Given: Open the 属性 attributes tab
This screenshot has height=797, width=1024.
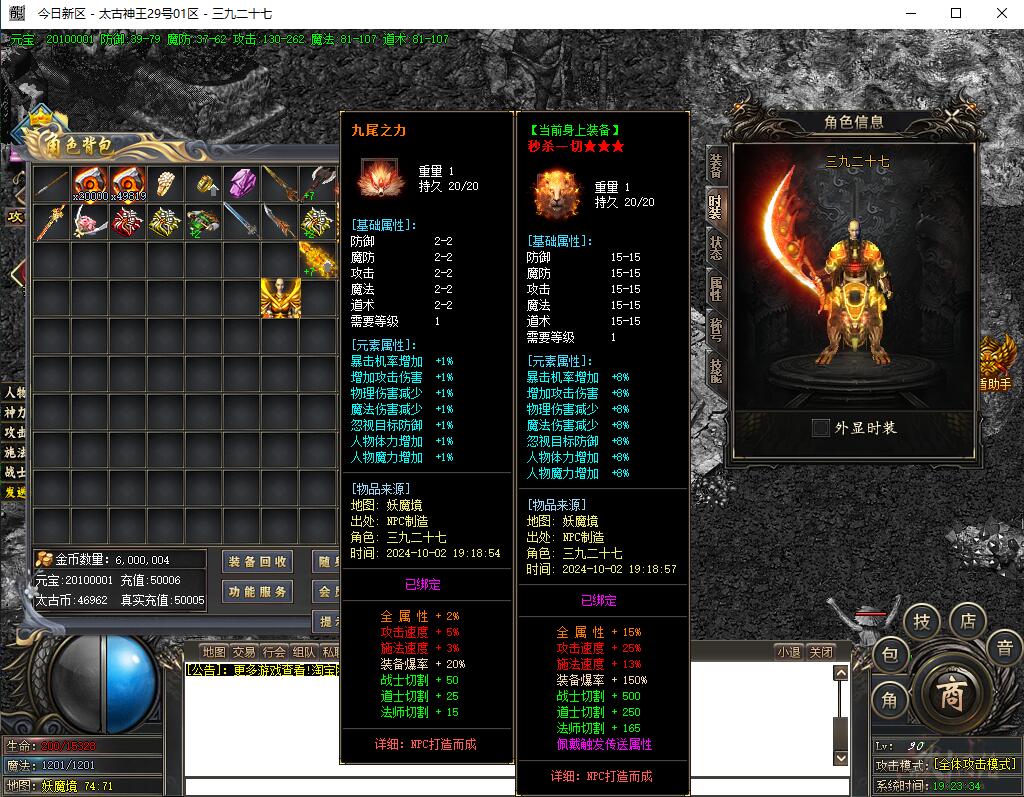Looking at the screenshot, I should click(x=716, y=289).
